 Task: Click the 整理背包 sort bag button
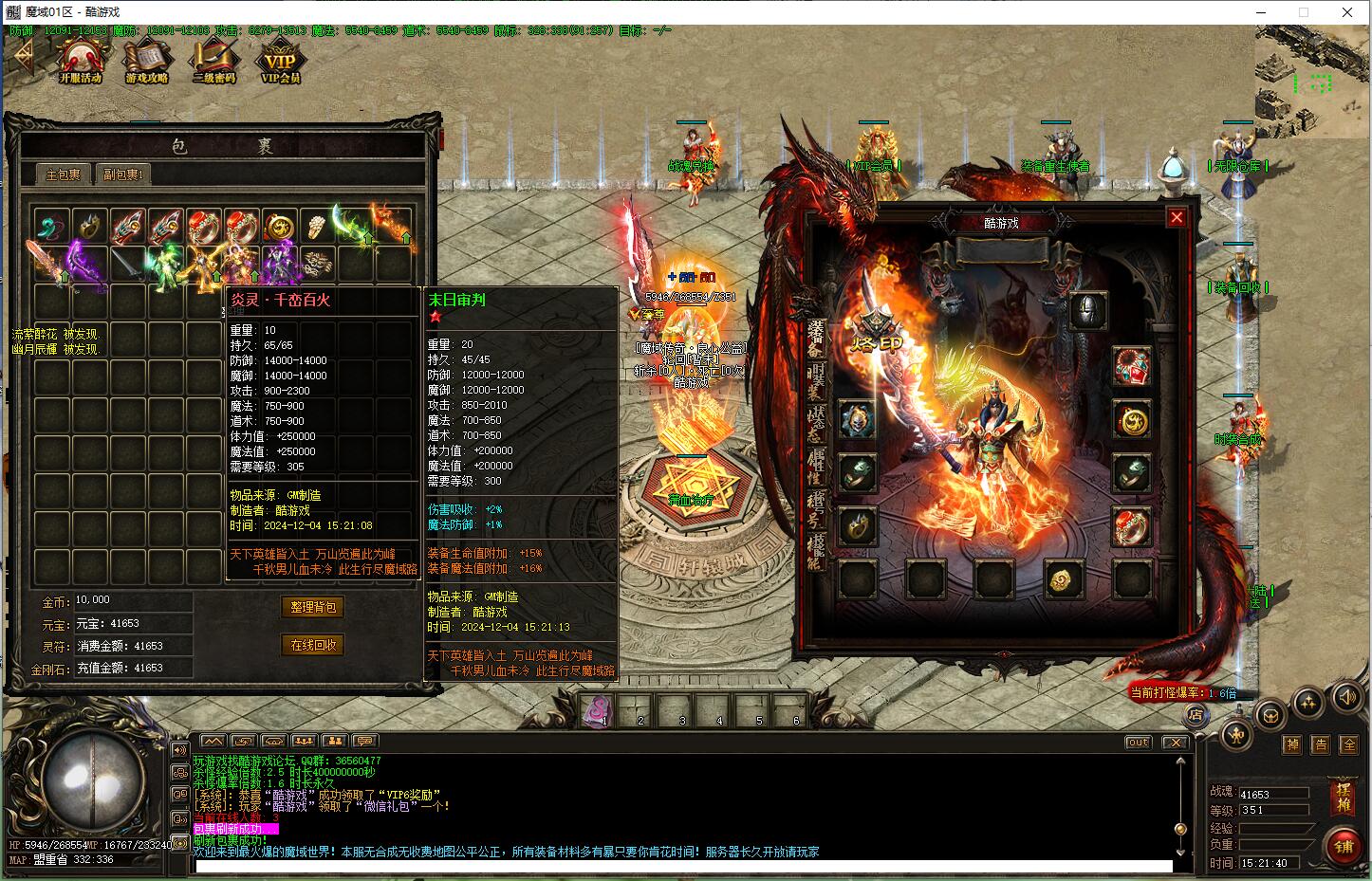pyautogui.click(x=312, y=607)
